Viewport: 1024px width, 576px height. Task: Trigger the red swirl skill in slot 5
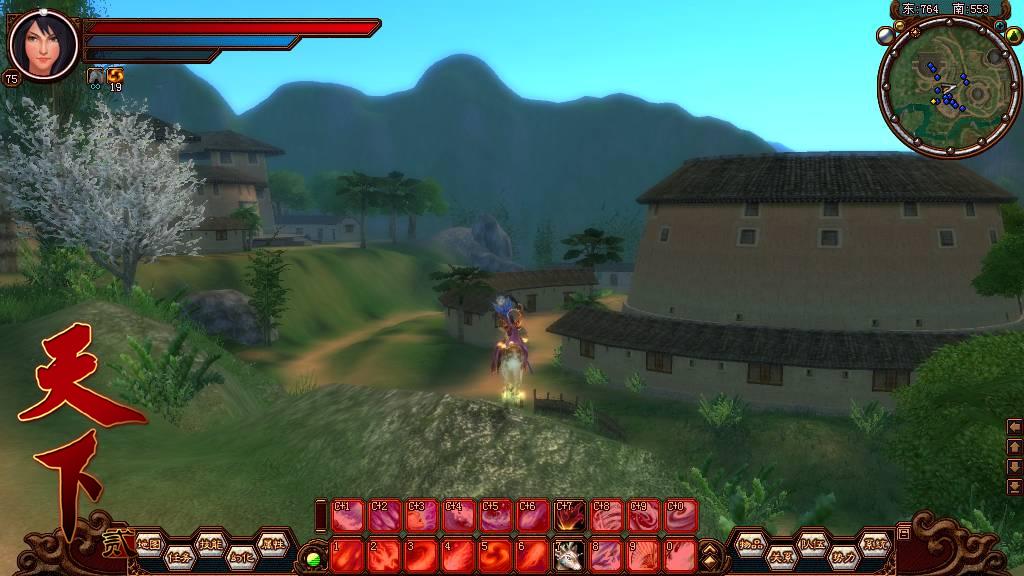point(496,554)
